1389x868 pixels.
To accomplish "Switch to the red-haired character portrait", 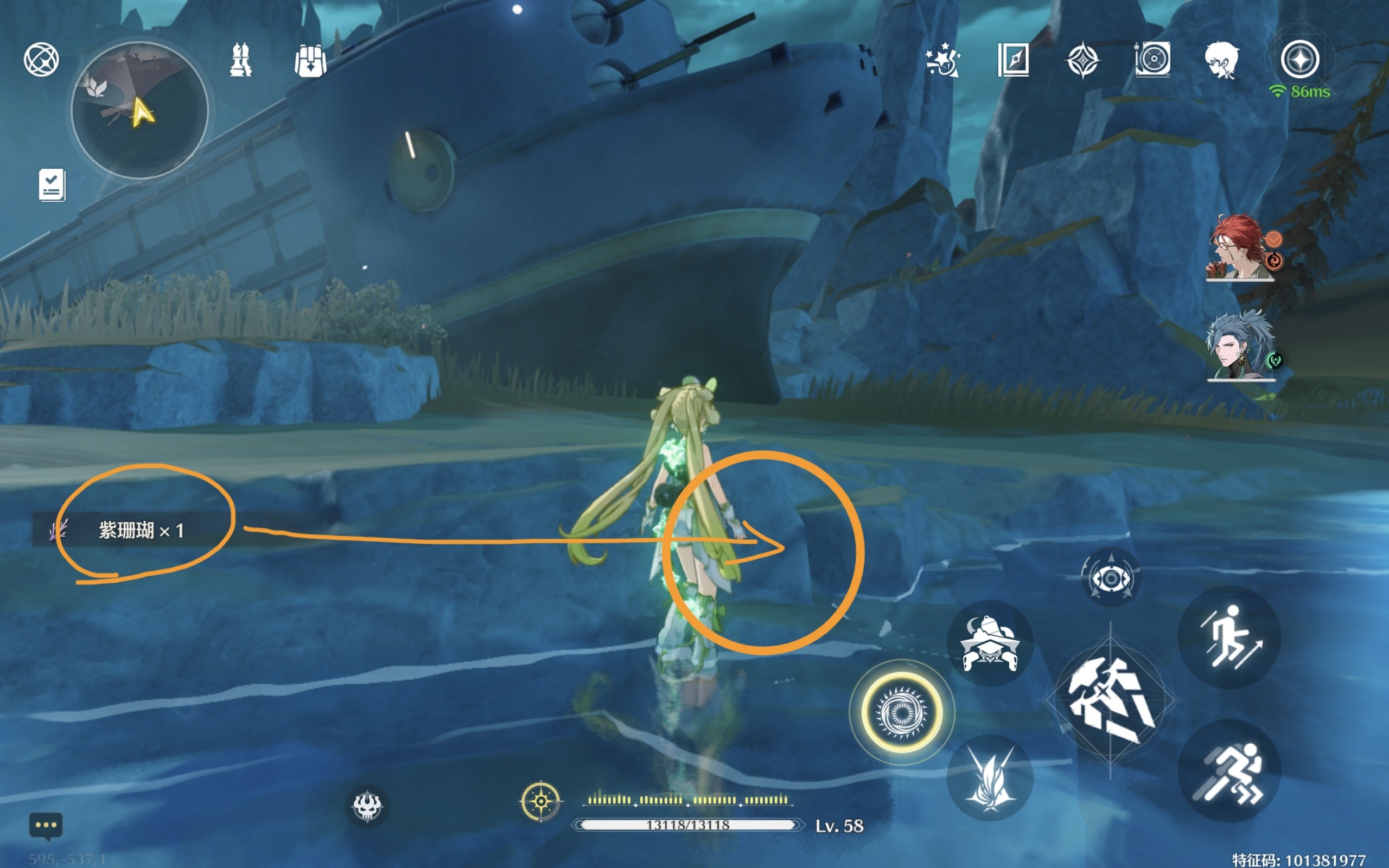I will tap(1240, 248).
